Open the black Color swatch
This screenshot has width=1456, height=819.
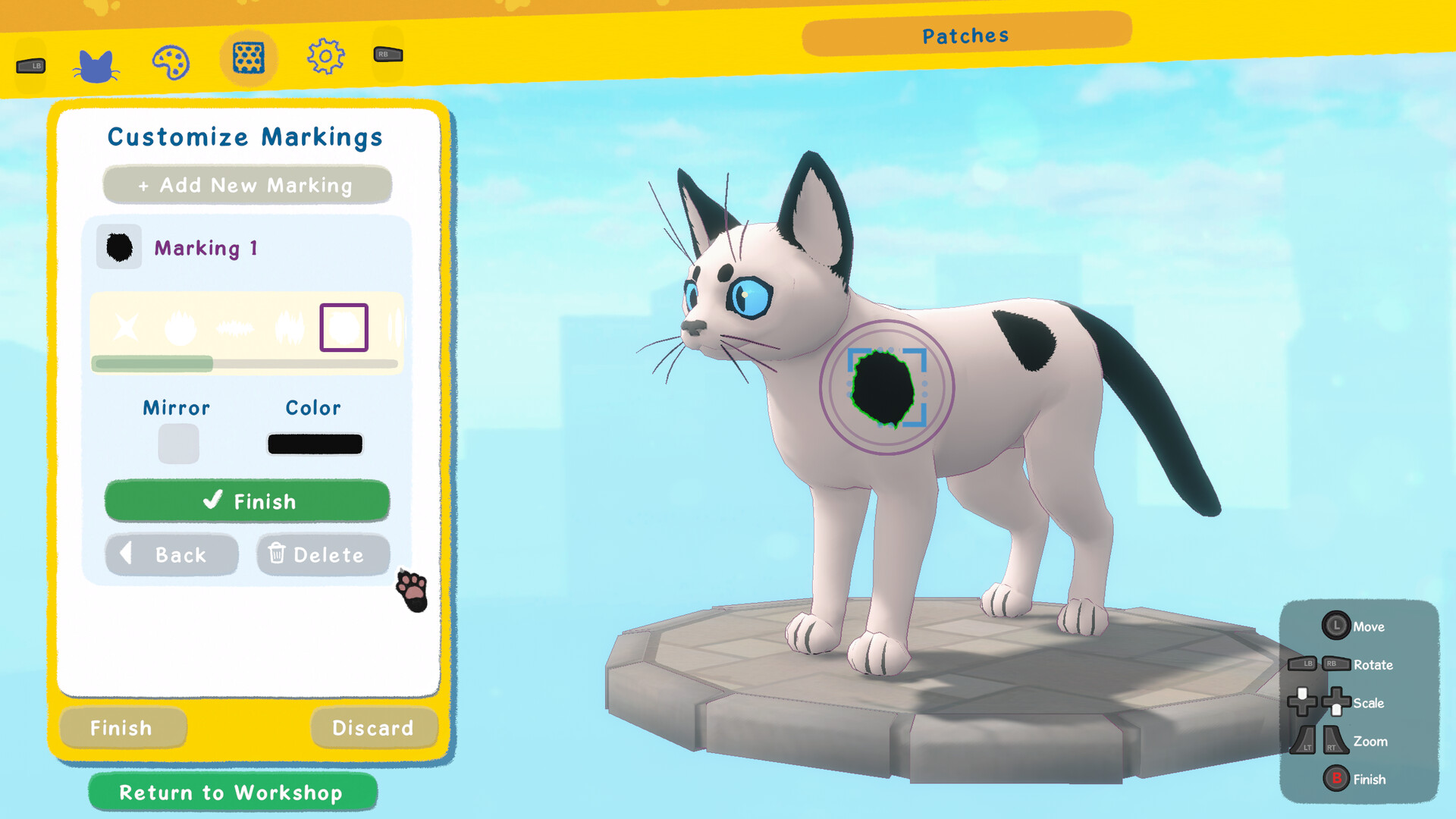(x=315, y=444)
